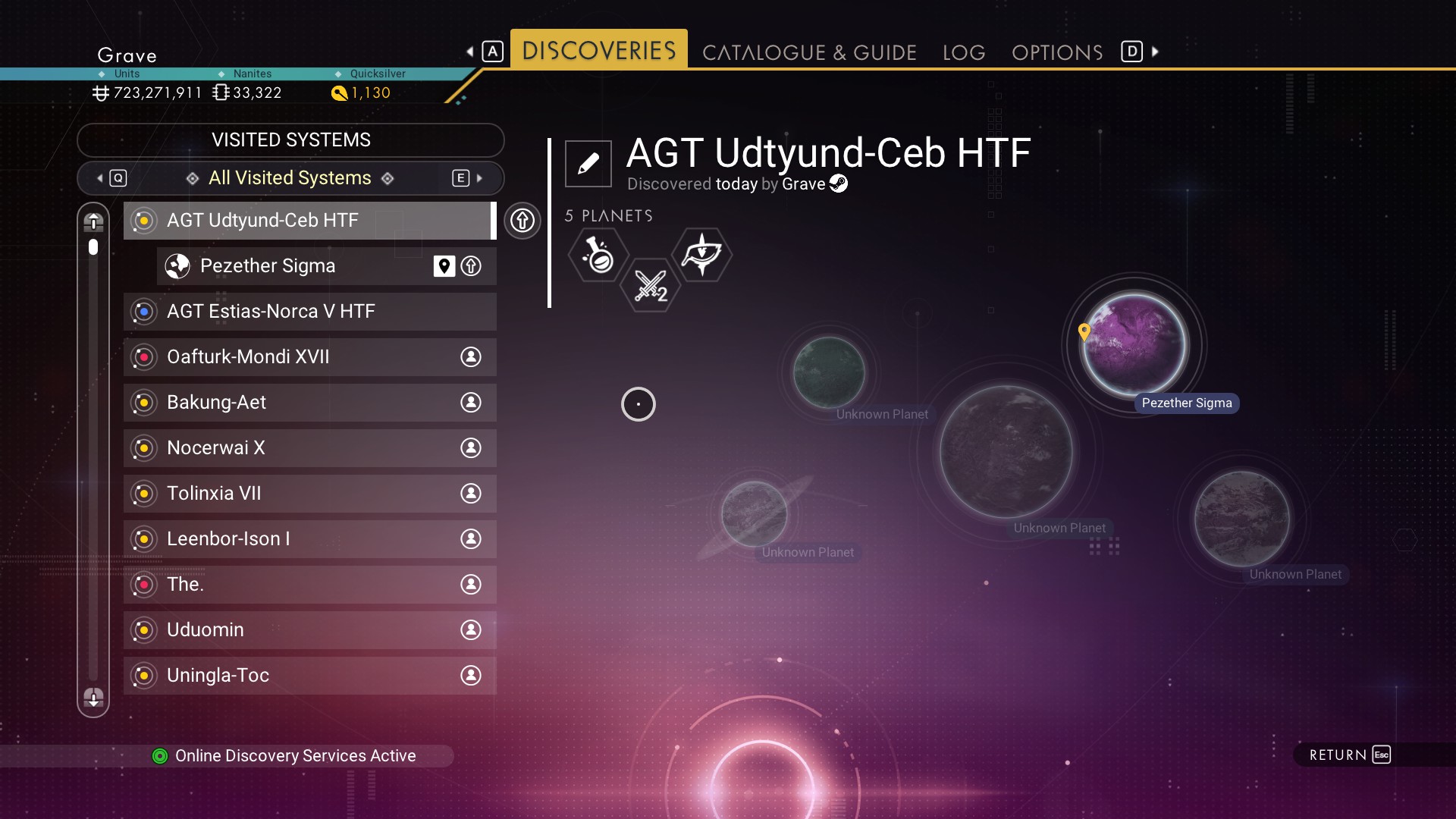Open the Log tab
Viewport: 1456px width, 819px height.
pos(964,52)
